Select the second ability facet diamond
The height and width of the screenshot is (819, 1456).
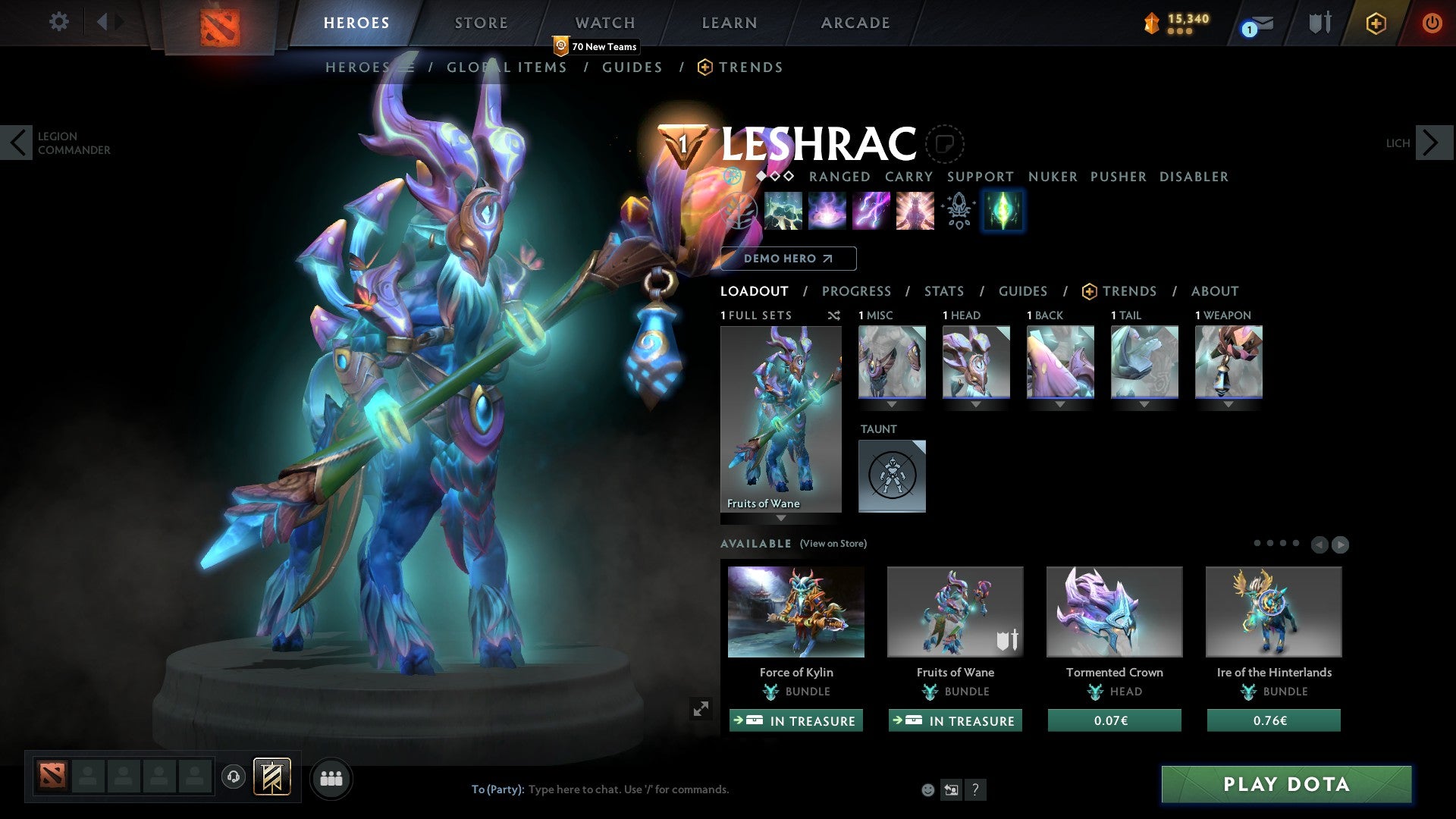[775, 176]
